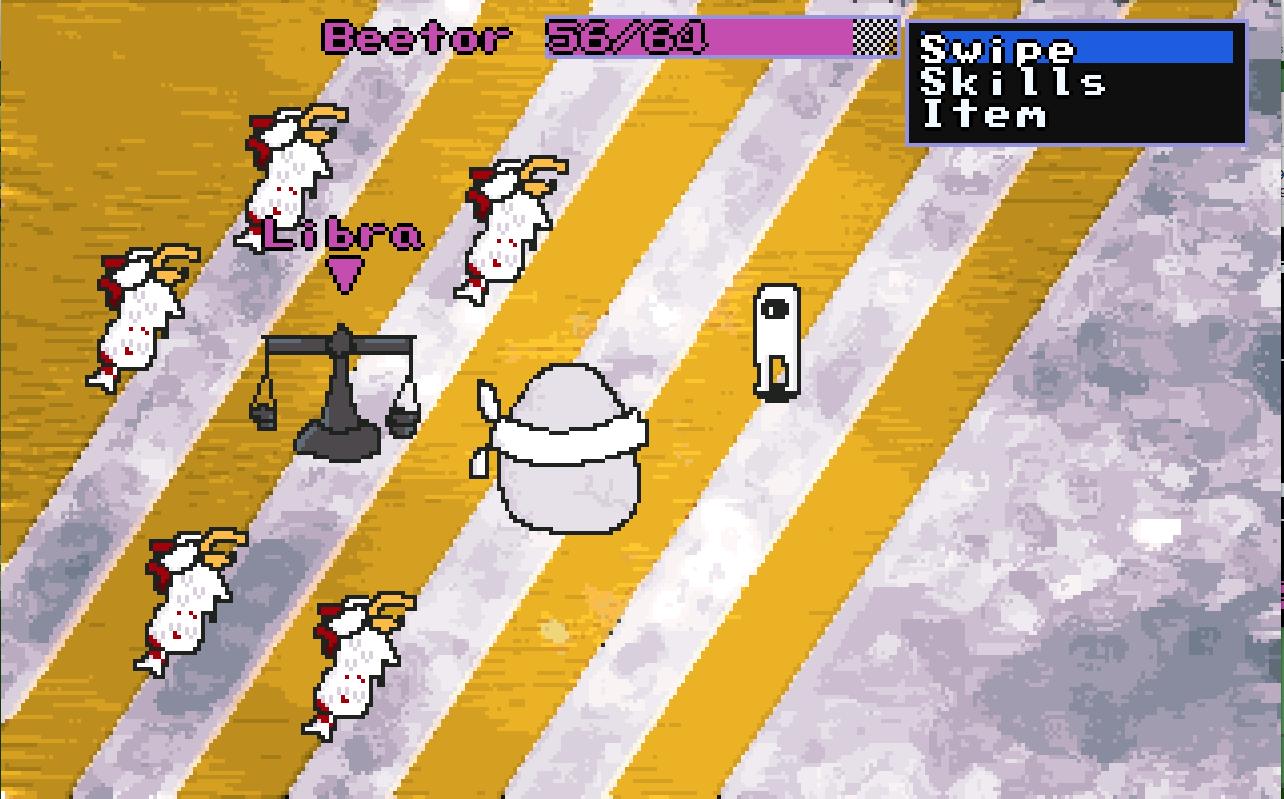The height and width of the screenshot is (799, 1284).
Task: Click the Beetor name label
Action: [415, 37]
